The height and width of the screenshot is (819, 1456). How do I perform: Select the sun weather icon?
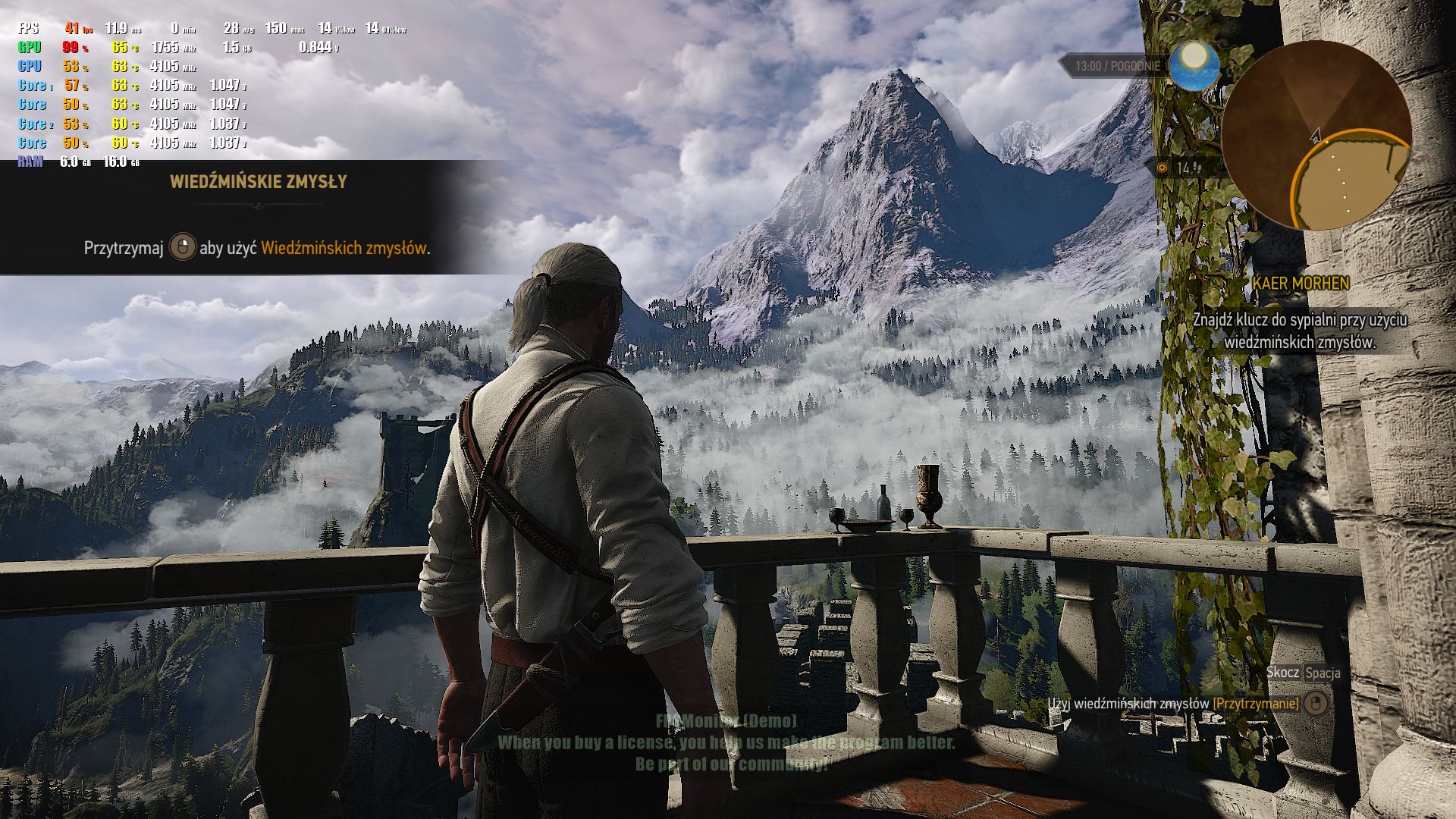[1194, 64]
